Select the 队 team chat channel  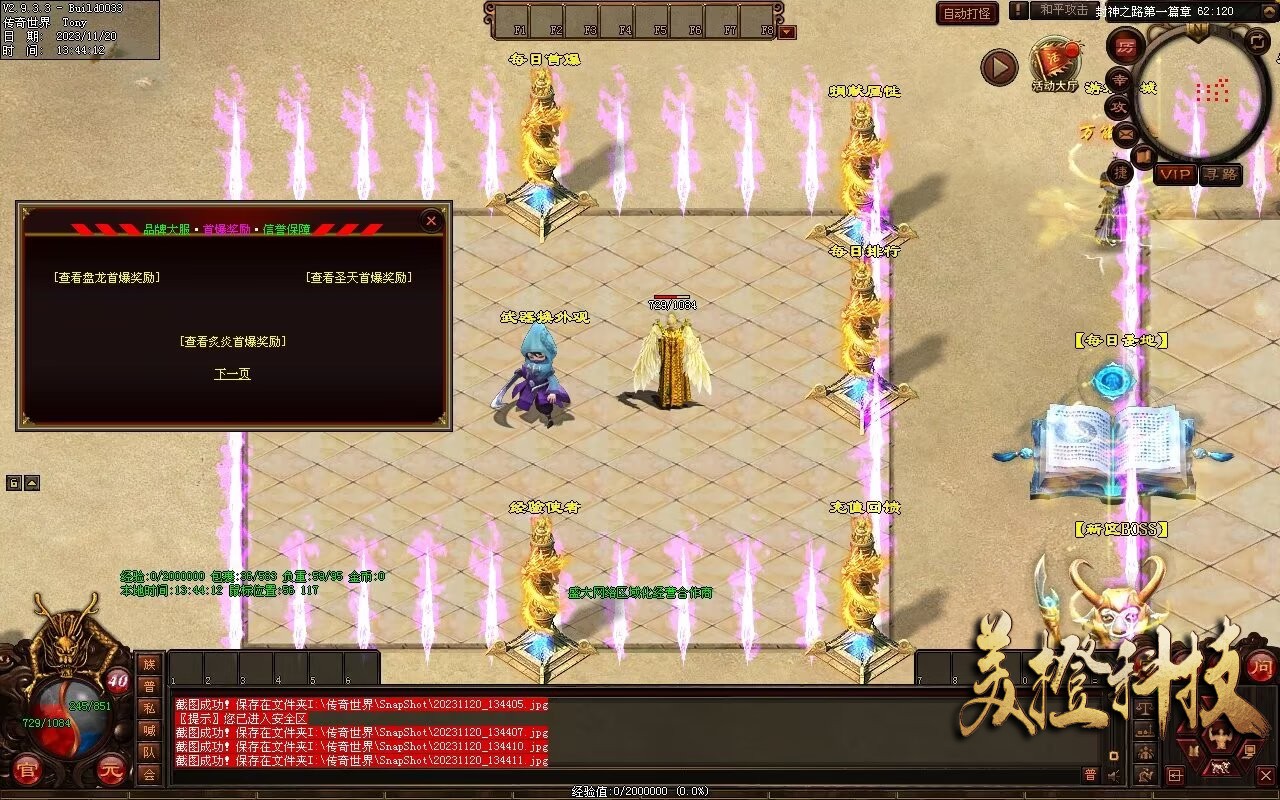tap(149, 752)
